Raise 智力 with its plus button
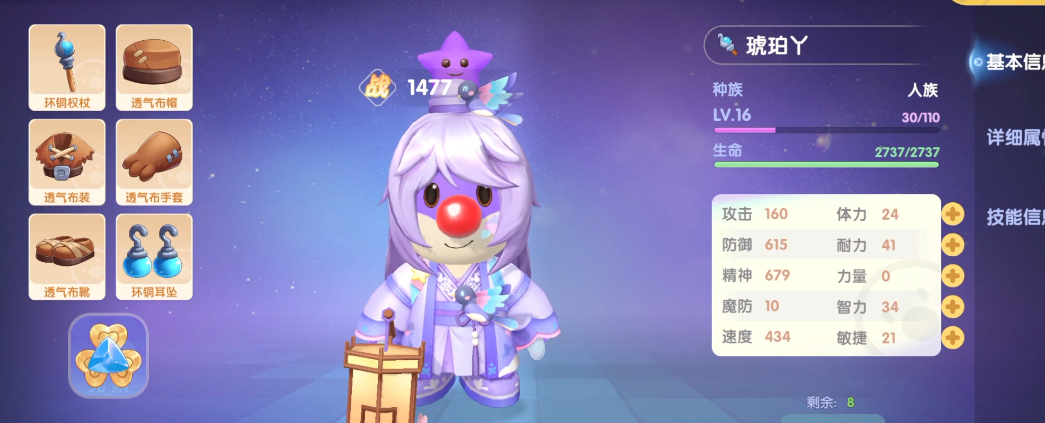Viewport: 1045px width, 423px height. tap(952, 307)
